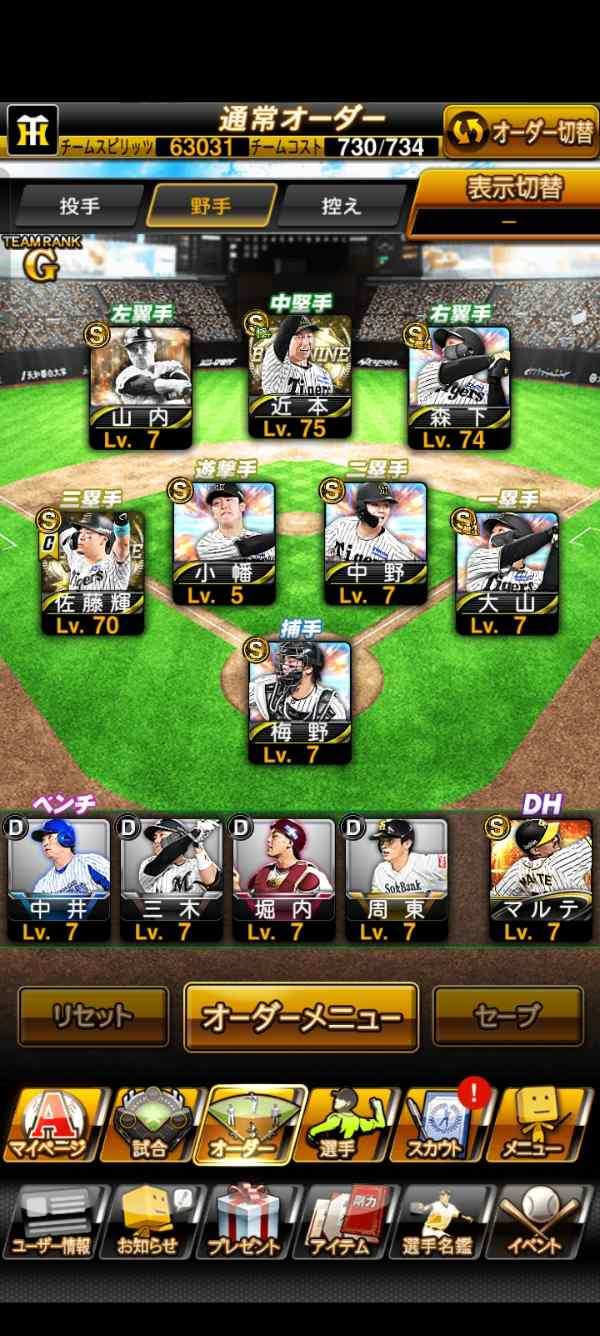Choose center fielder 近本 card

tap(300, 377)
